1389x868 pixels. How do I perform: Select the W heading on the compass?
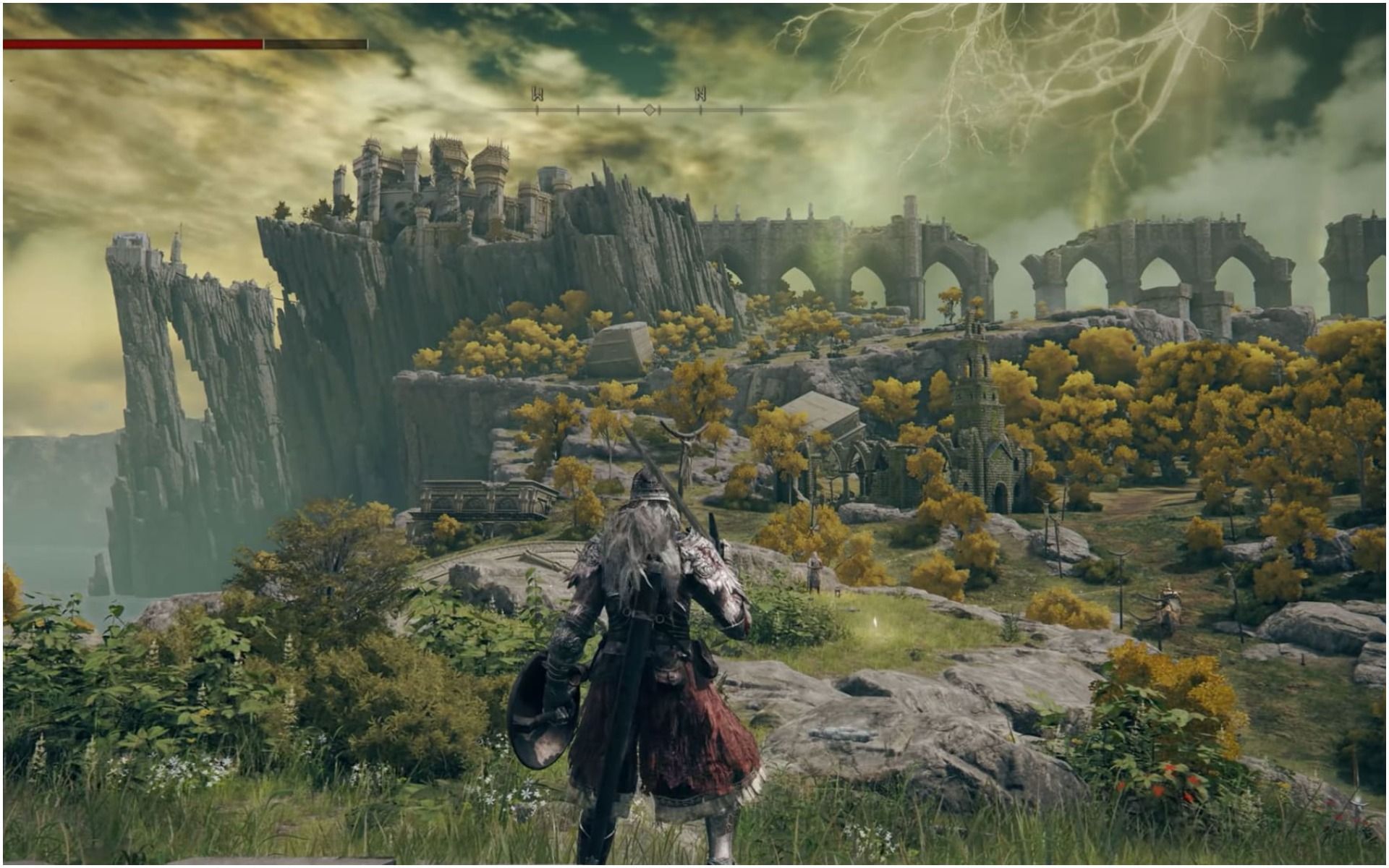coord(538,93)
